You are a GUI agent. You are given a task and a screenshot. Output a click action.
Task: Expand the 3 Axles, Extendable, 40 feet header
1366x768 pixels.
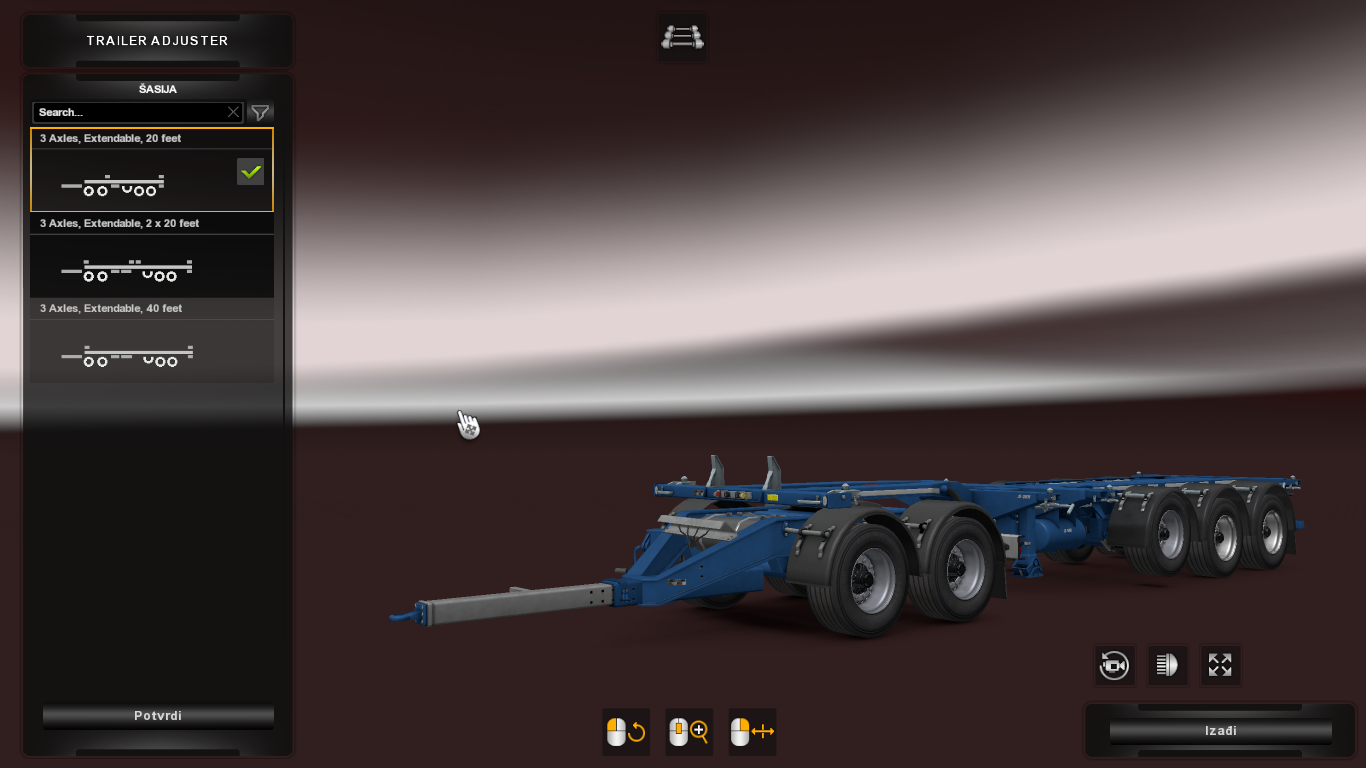coord(152,308)
